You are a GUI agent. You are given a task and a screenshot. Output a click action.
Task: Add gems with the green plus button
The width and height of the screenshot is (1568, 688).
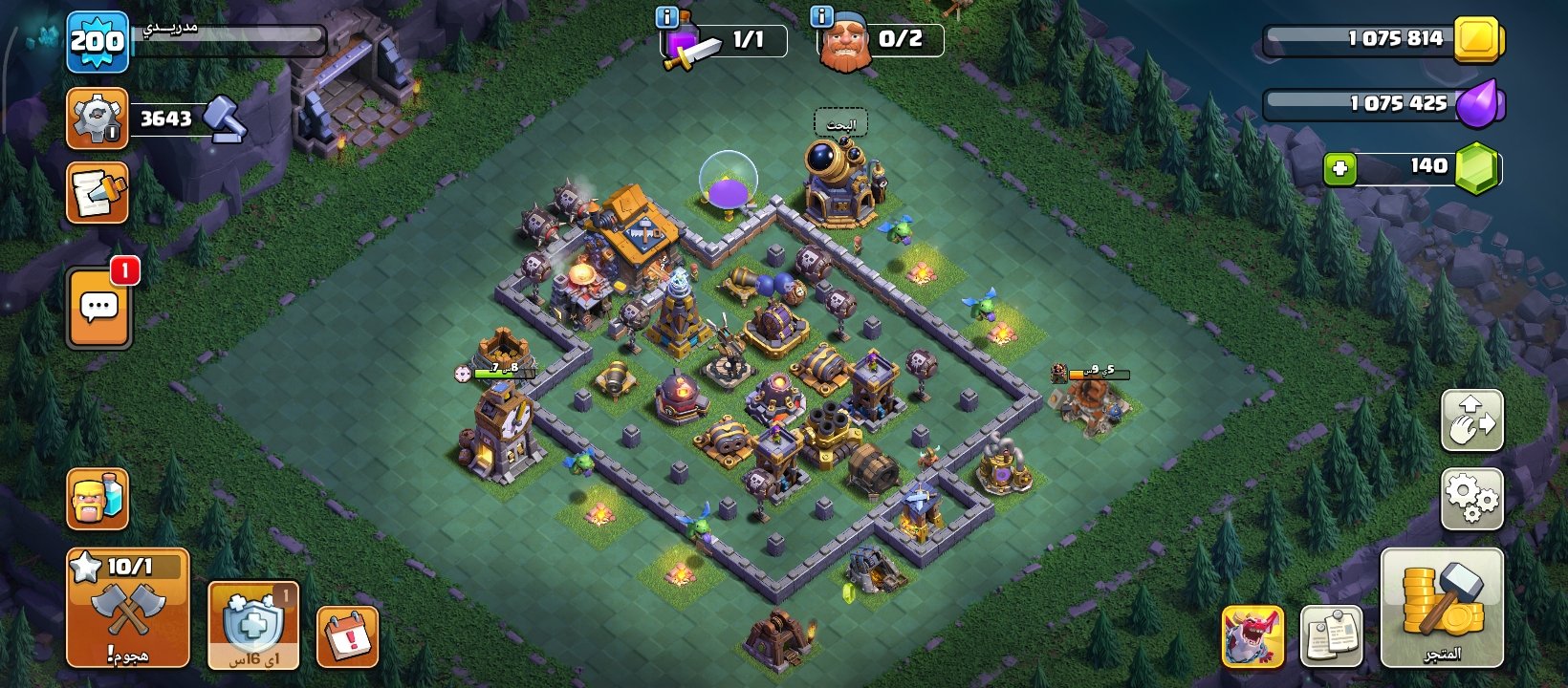[1339, 169]
